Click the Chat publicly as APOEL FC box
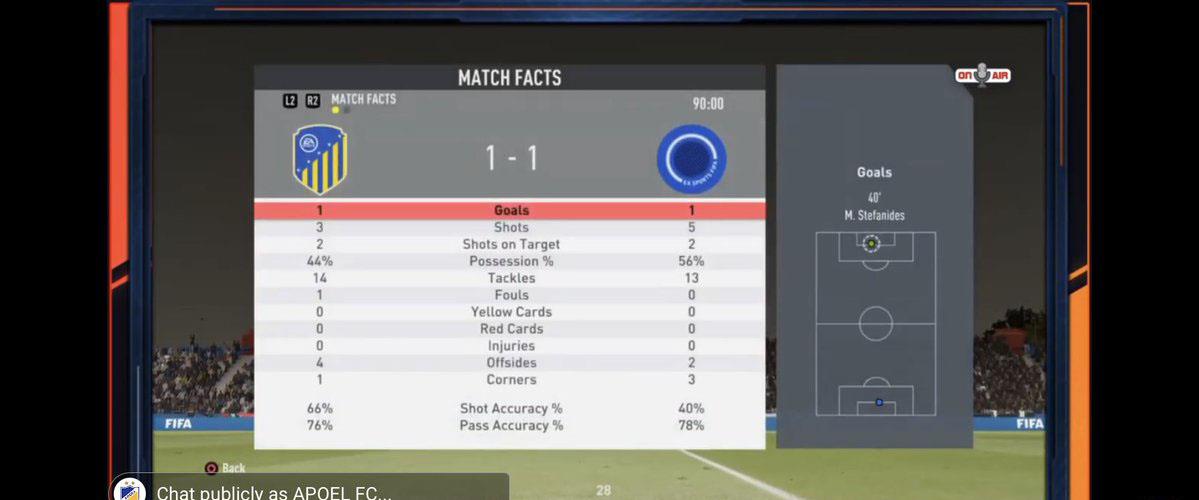 coord(320,491)
